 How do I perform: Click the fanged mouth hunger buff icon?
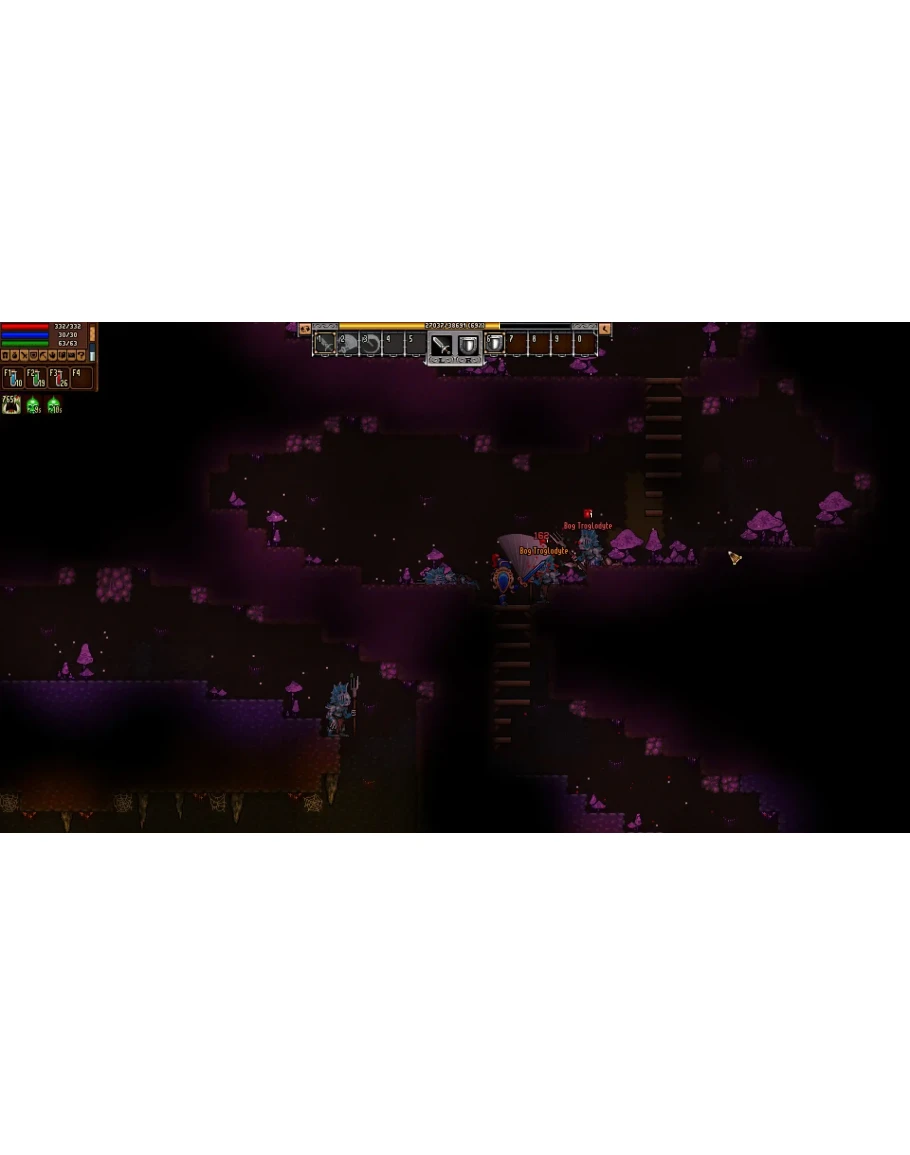tap(11, 404)
